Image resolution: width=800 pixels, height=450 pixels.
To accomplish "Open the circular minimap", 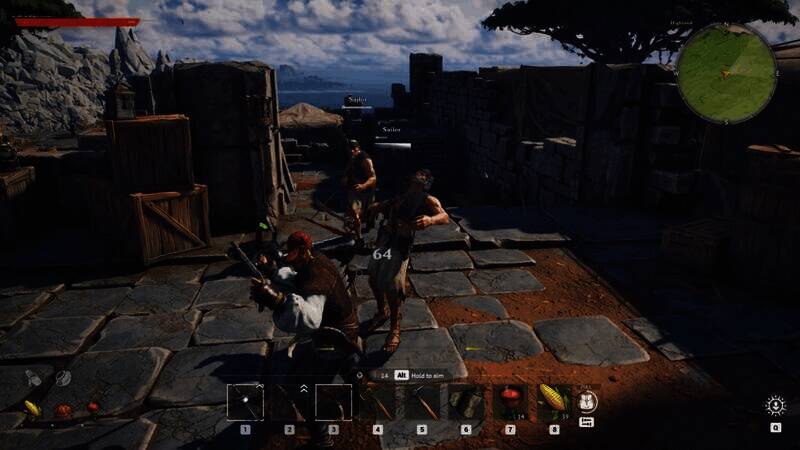I will (x=726, y=73).
